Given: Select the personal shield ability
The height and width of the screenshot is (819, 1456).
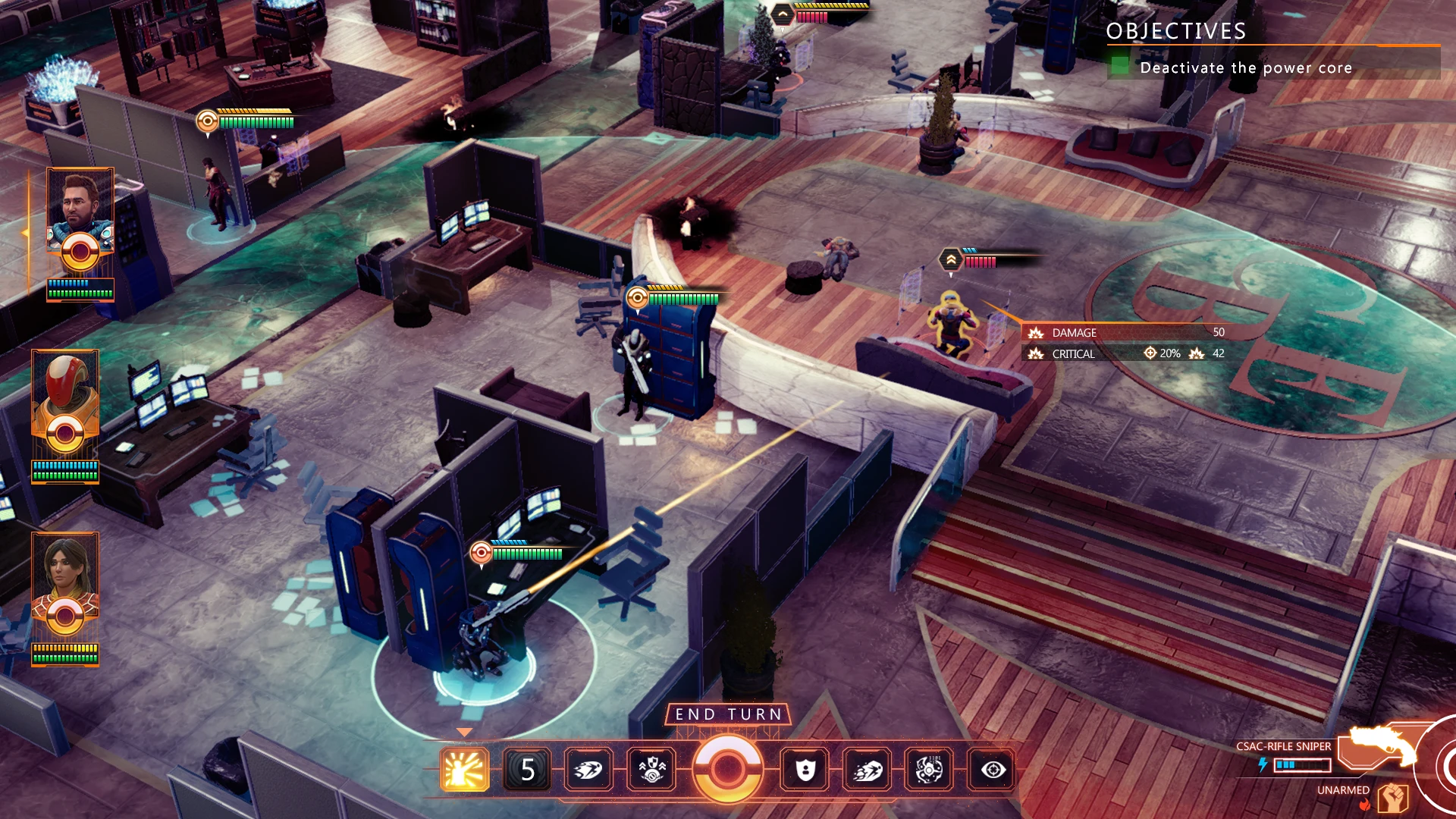Looking at the screenshot, I should point(805,770).
